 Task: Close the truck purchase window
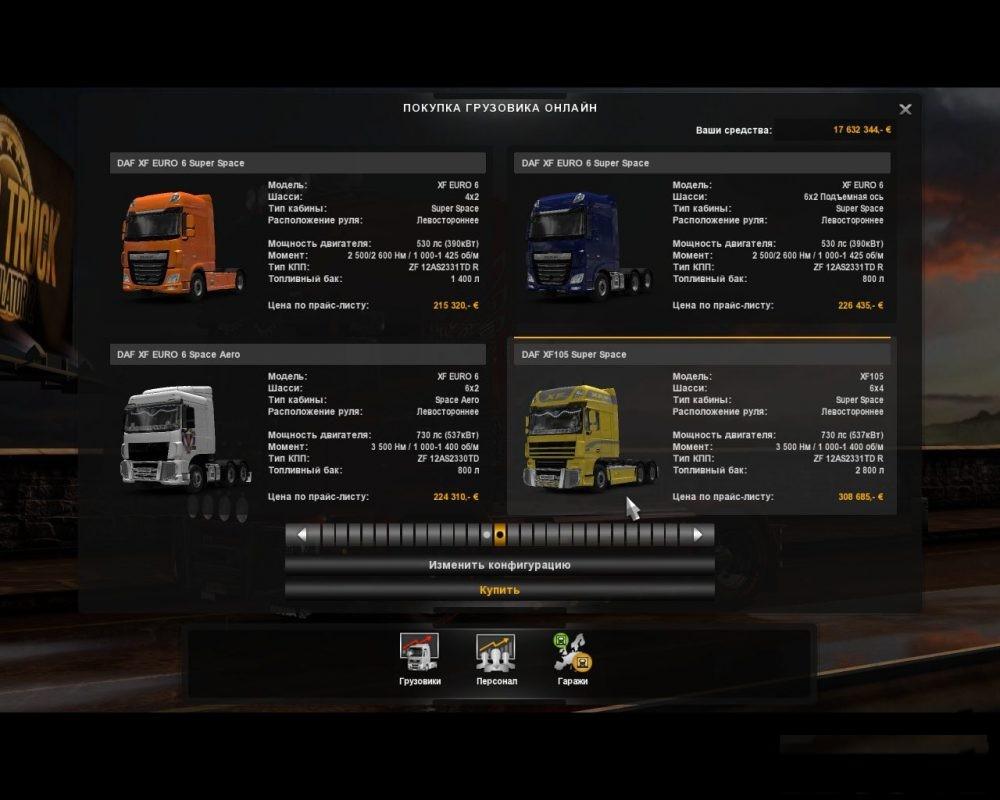click(x=905, y=109)
